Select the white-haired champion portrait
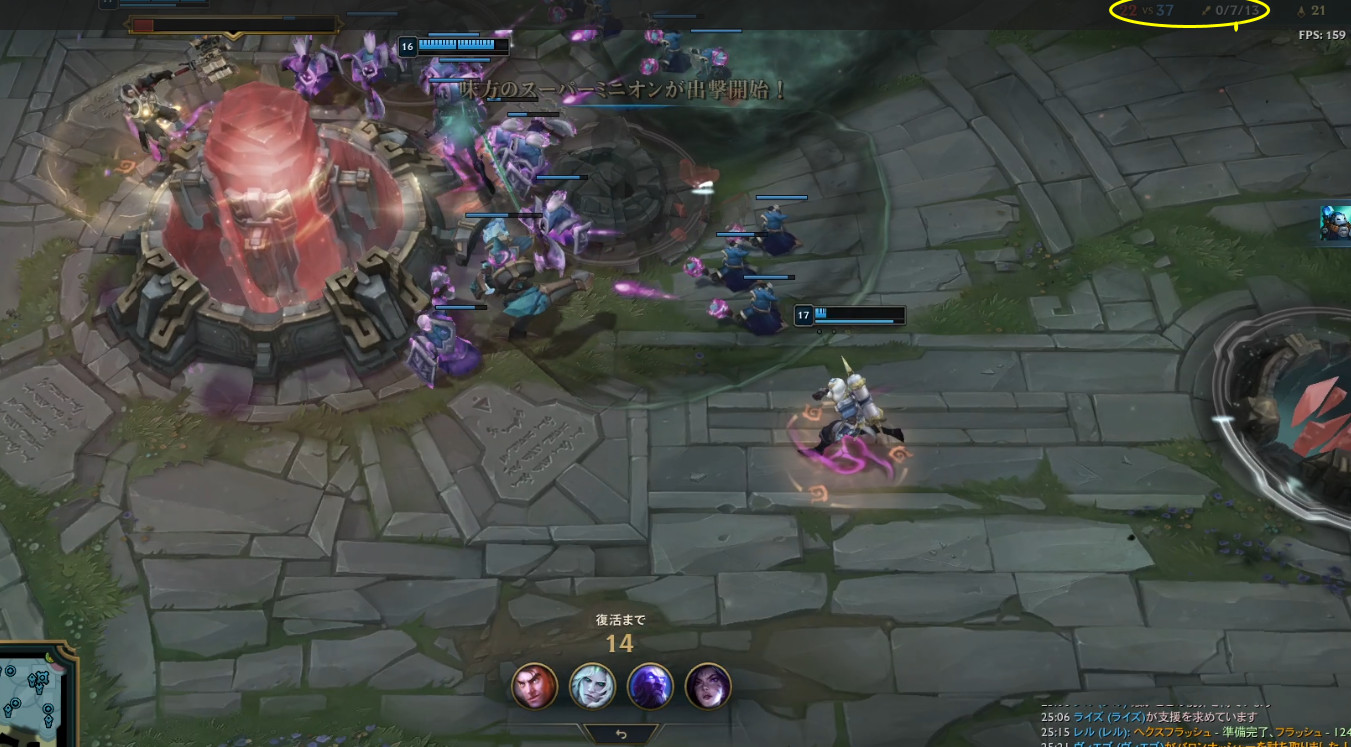Viewport: 1351px width, 747px height. pyautogui.click(x=592, y=686)
